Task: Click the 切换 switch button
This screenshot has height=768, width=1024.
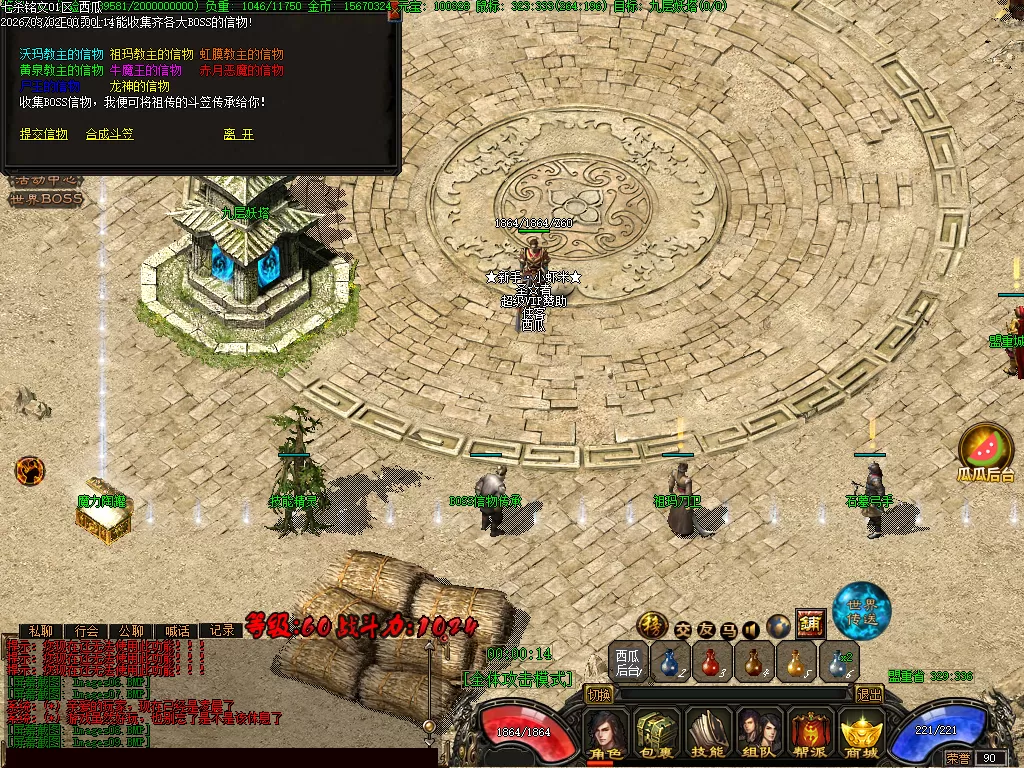Action: tap(599, 694)
